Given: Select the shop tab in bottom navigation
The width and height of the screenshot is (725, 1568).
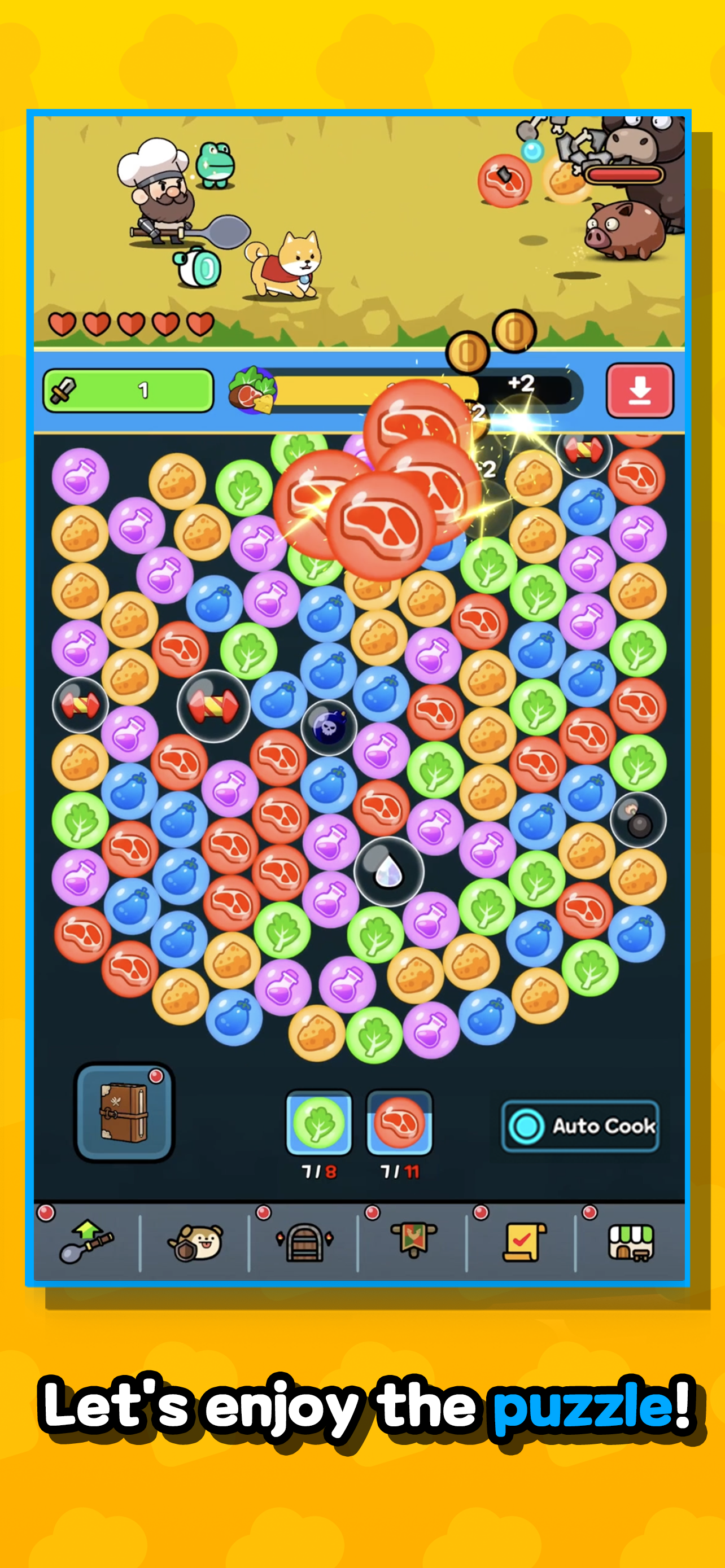Looking at the screenshot, I should tap(630, 1242).
